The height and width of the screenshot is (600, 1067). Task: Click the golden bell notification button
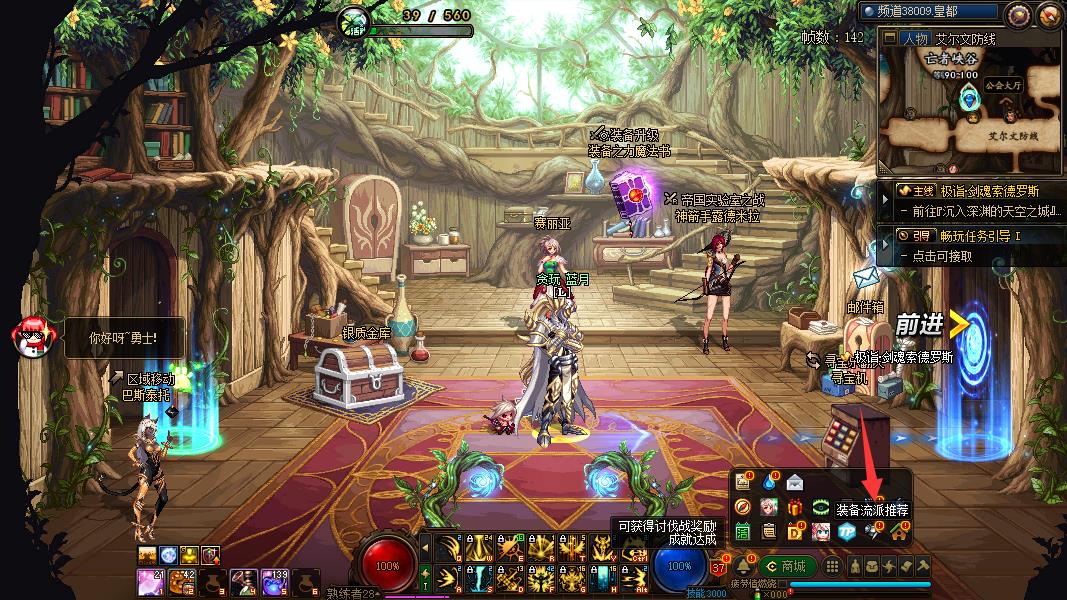(743, 566)
